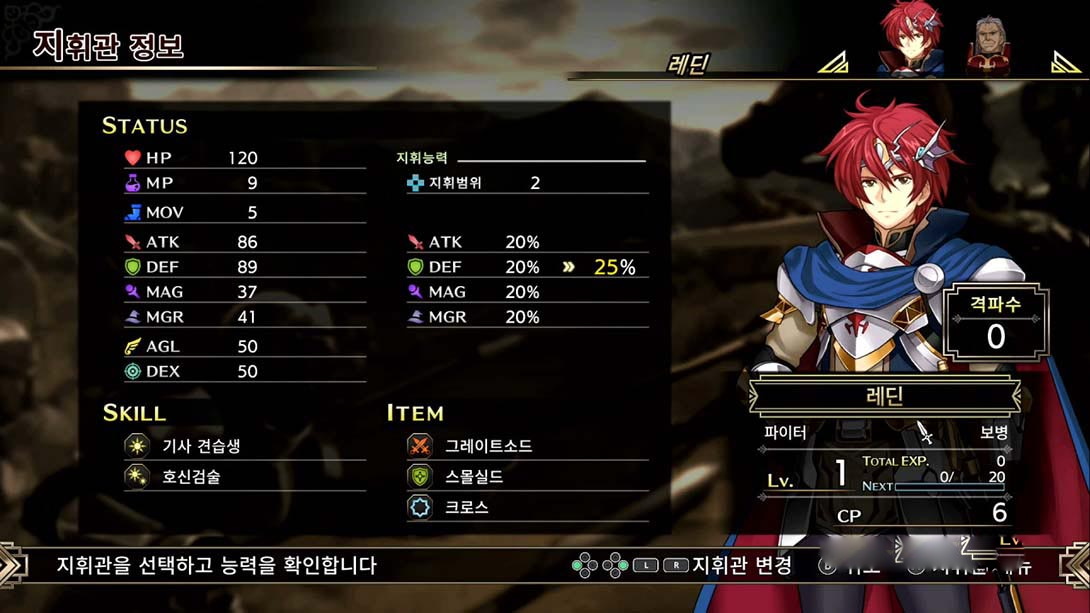Choose the gray-haired commander portrait
1090x613 pixels.
tap(988, 47)
